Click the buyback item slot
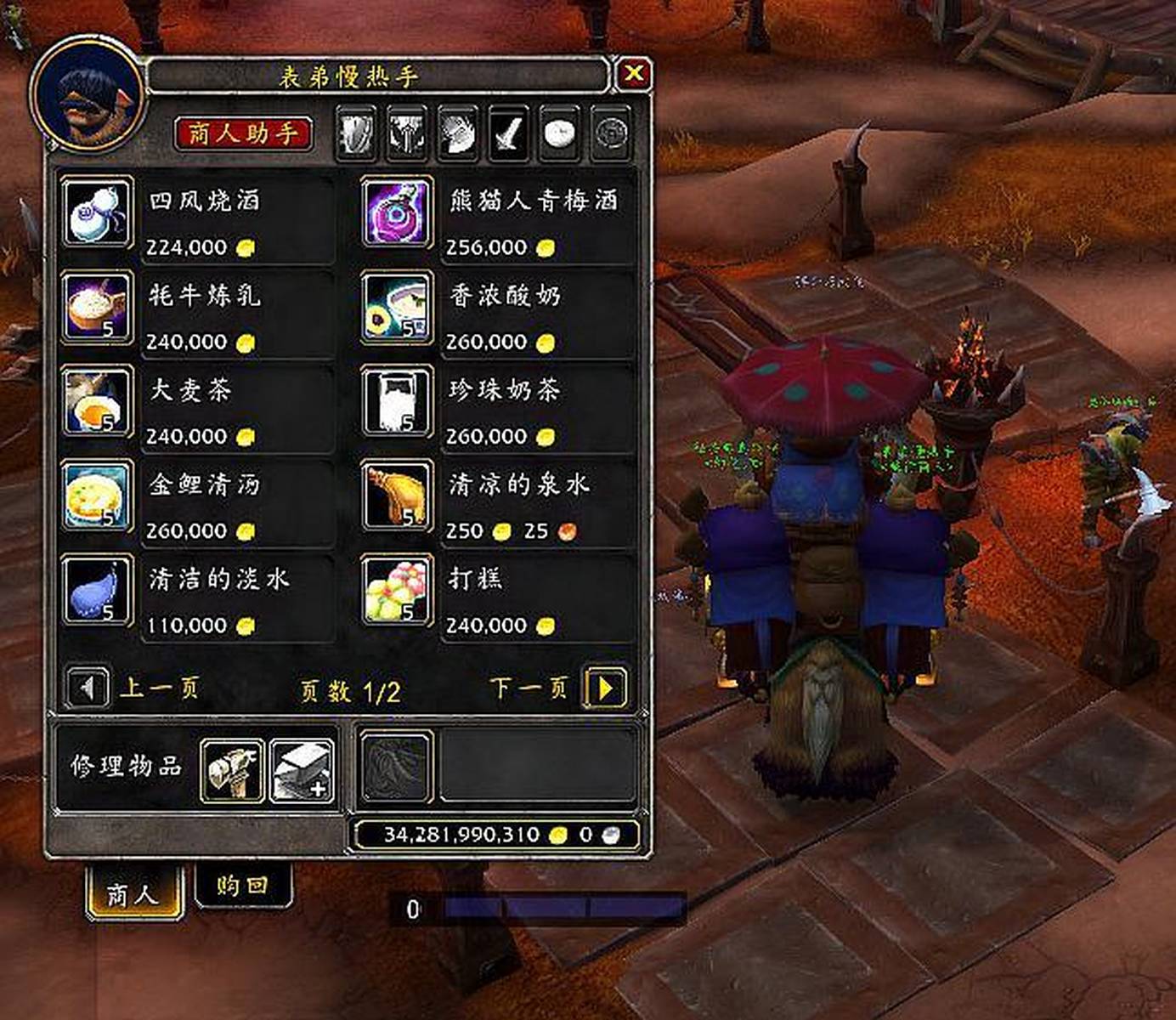Image resolution: width=1176 pixels, height=1020 pixels. click(x=396, y=767)
